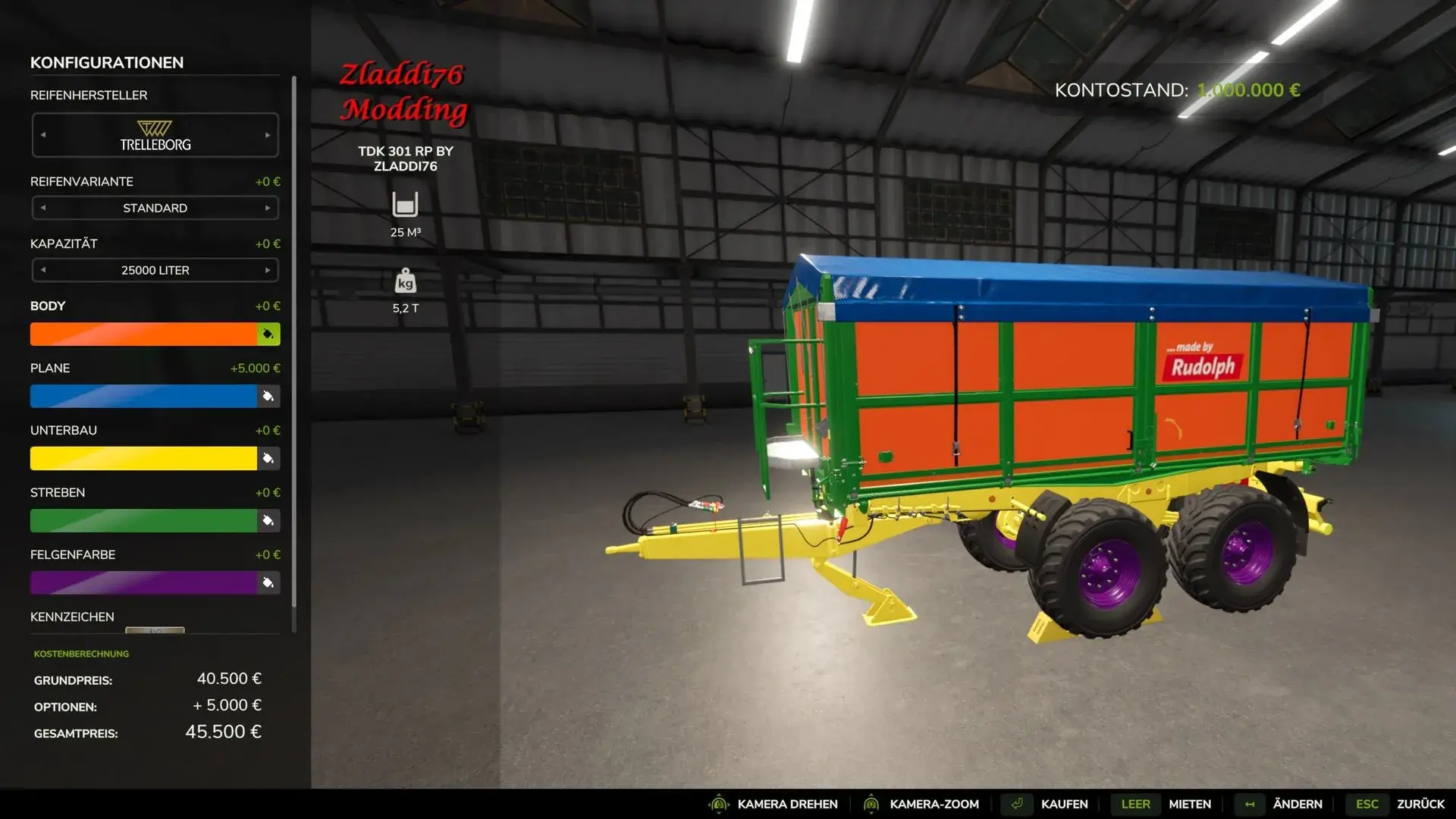
Task: Click the Plane paint bucket icon
Action: [x=268, y=396]
